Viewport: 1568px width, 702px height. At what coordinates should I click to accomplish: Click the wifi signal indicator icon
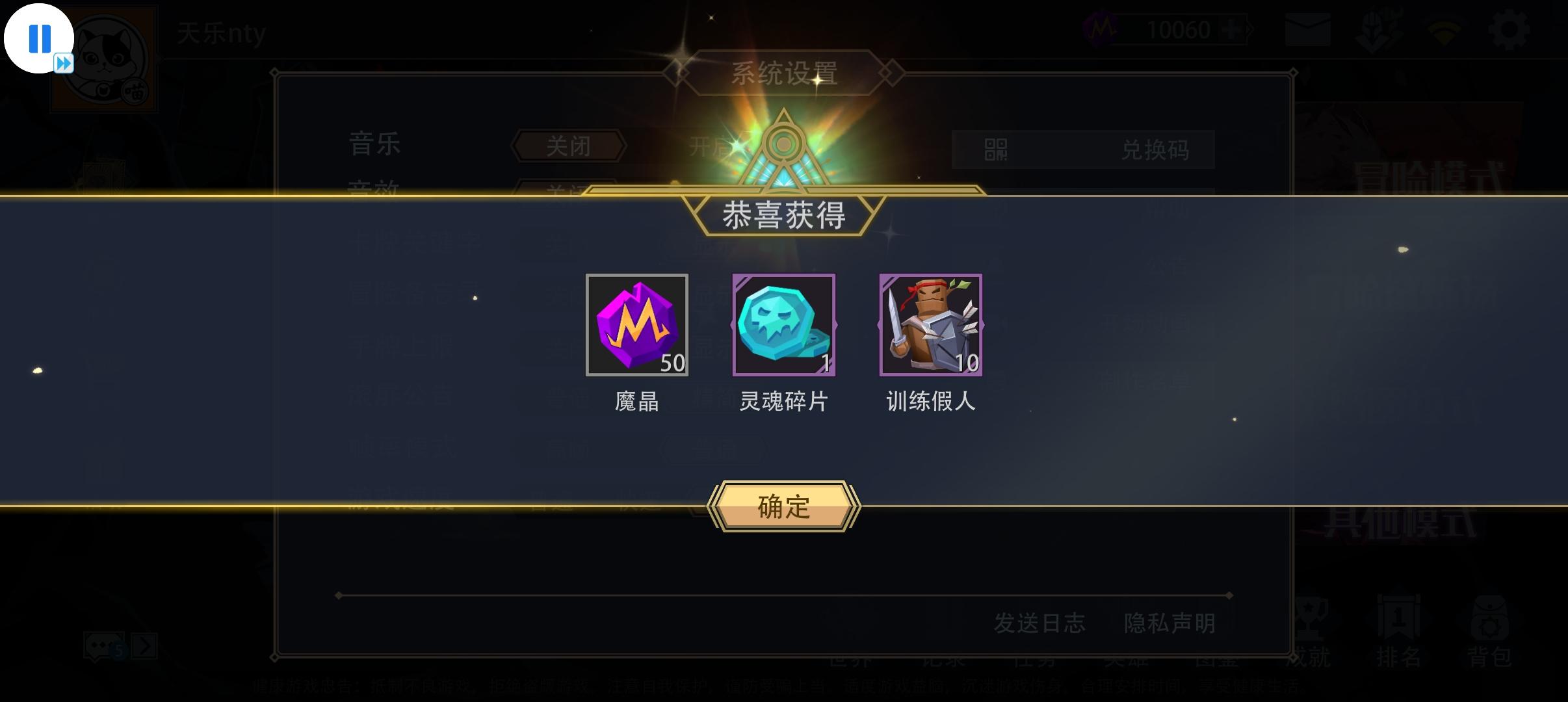pos(1443,29)
